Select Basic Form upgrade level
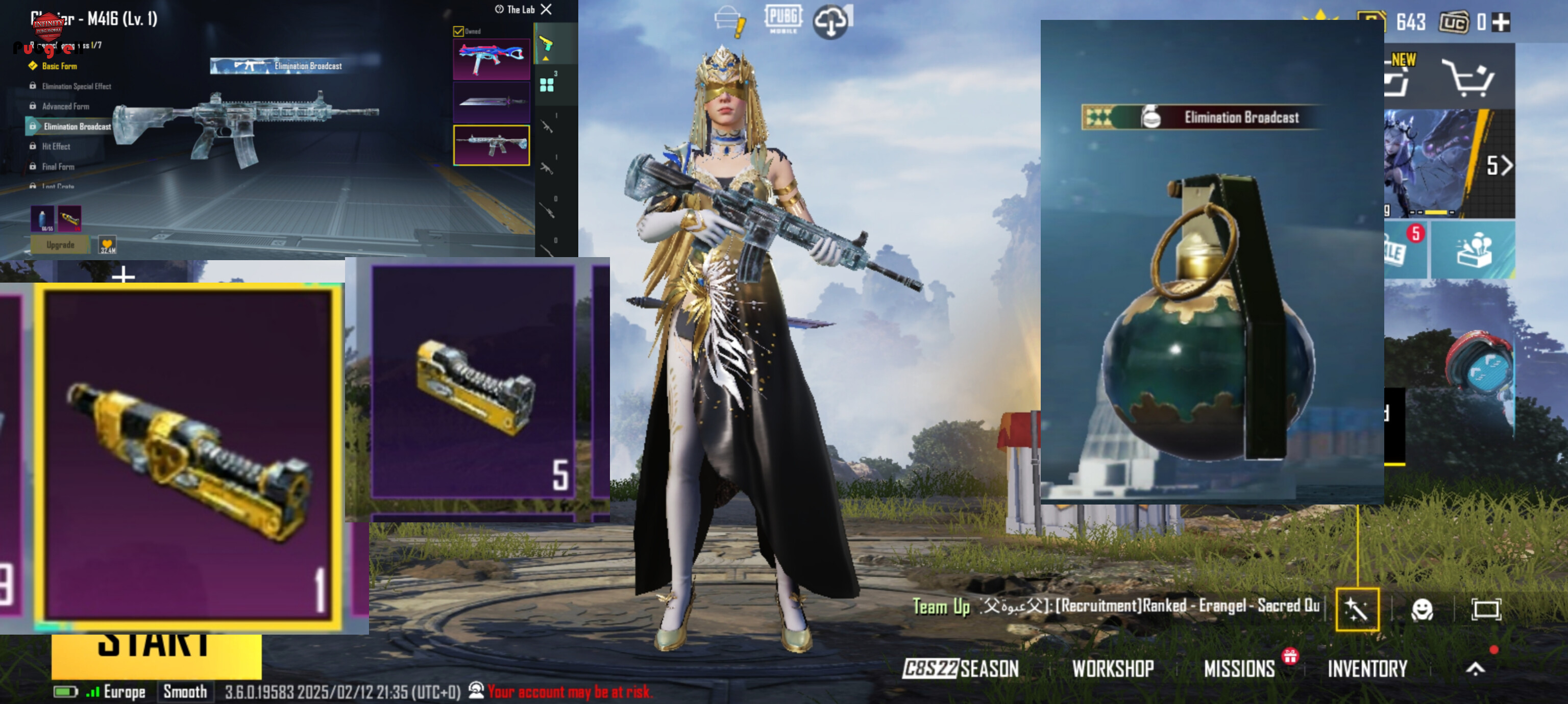 tap(59, 66)
